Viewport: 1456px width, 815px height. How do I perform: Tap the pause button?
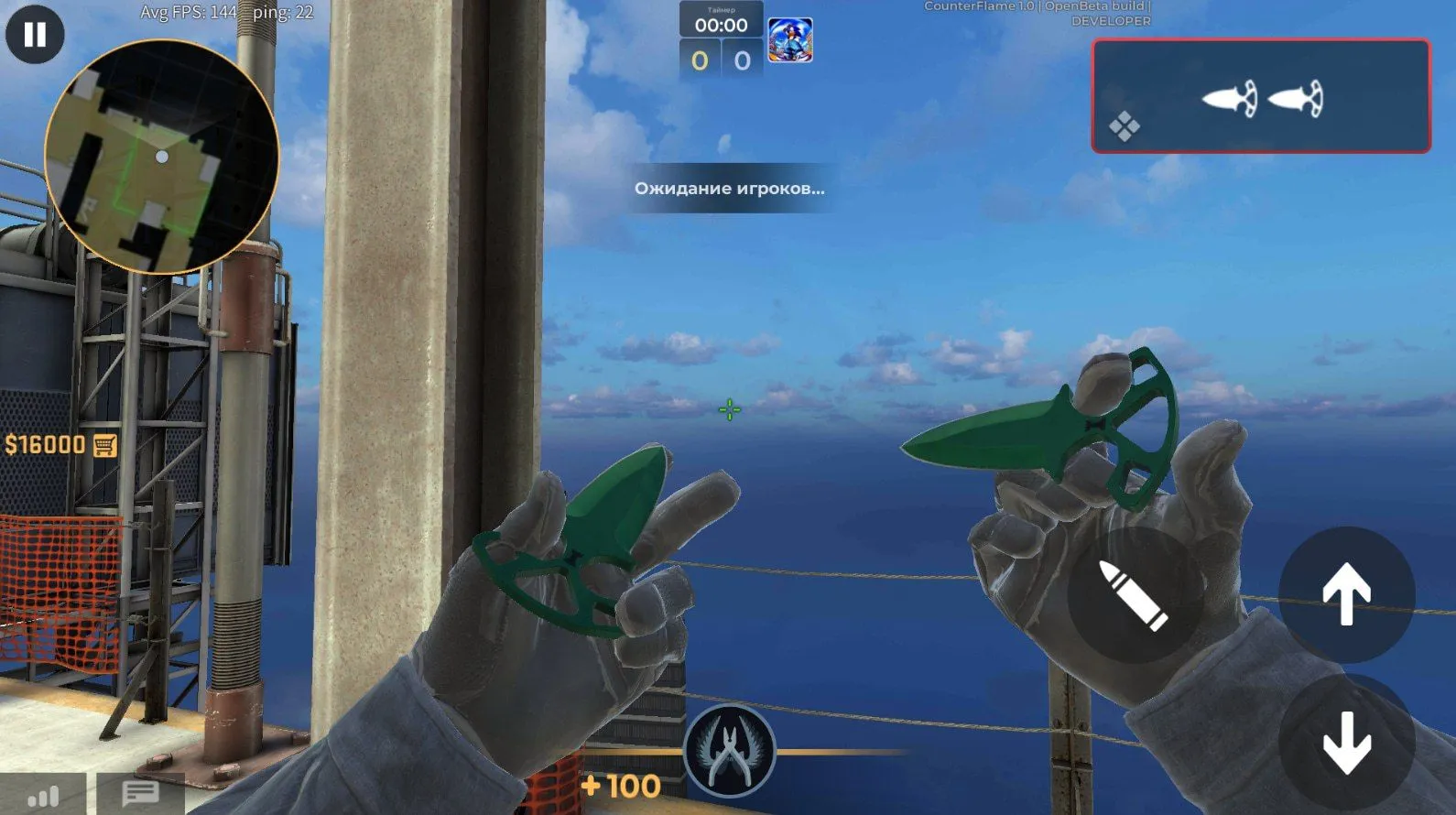click(35, 35)
